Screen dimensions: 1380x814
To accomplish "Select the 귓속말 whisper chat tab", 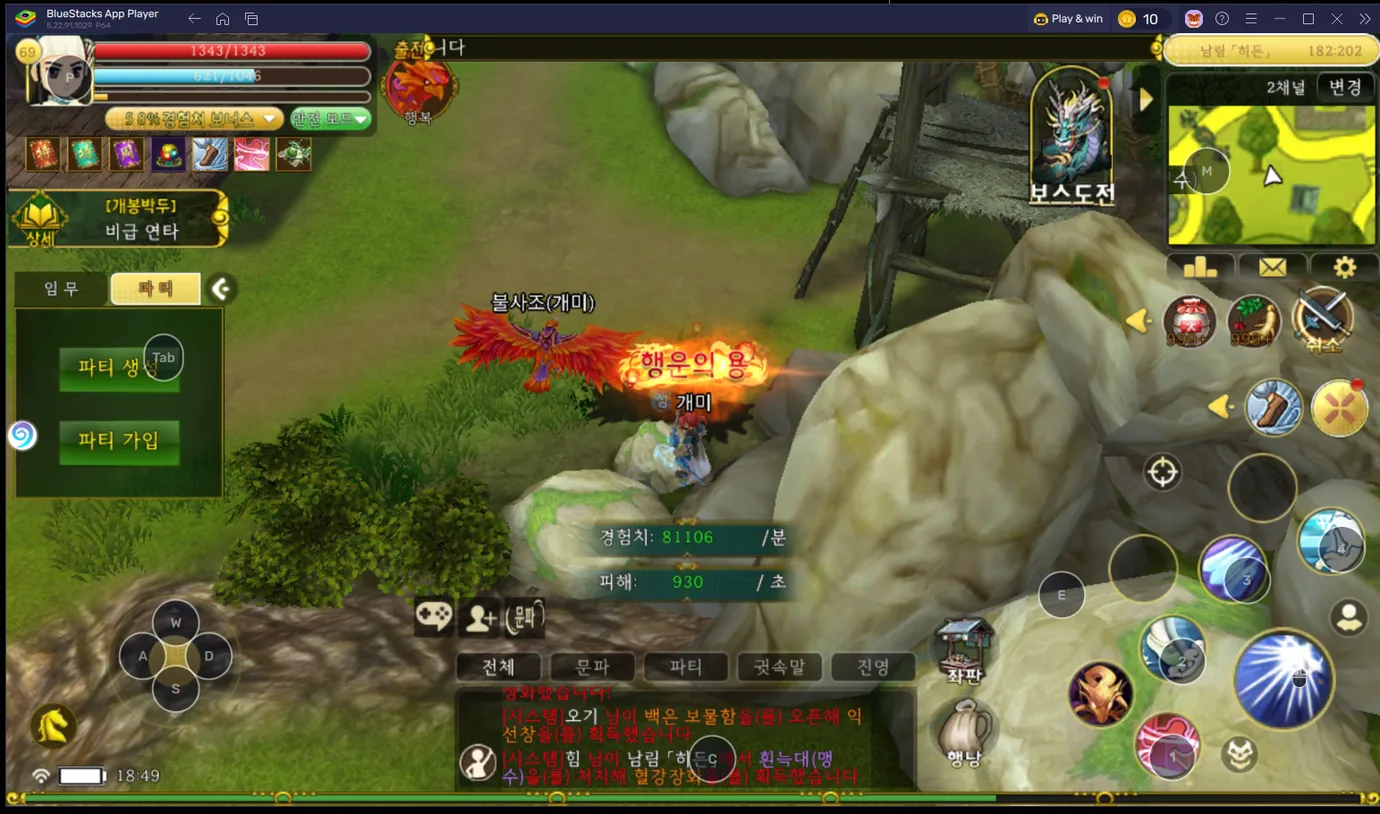I will 779,667.
